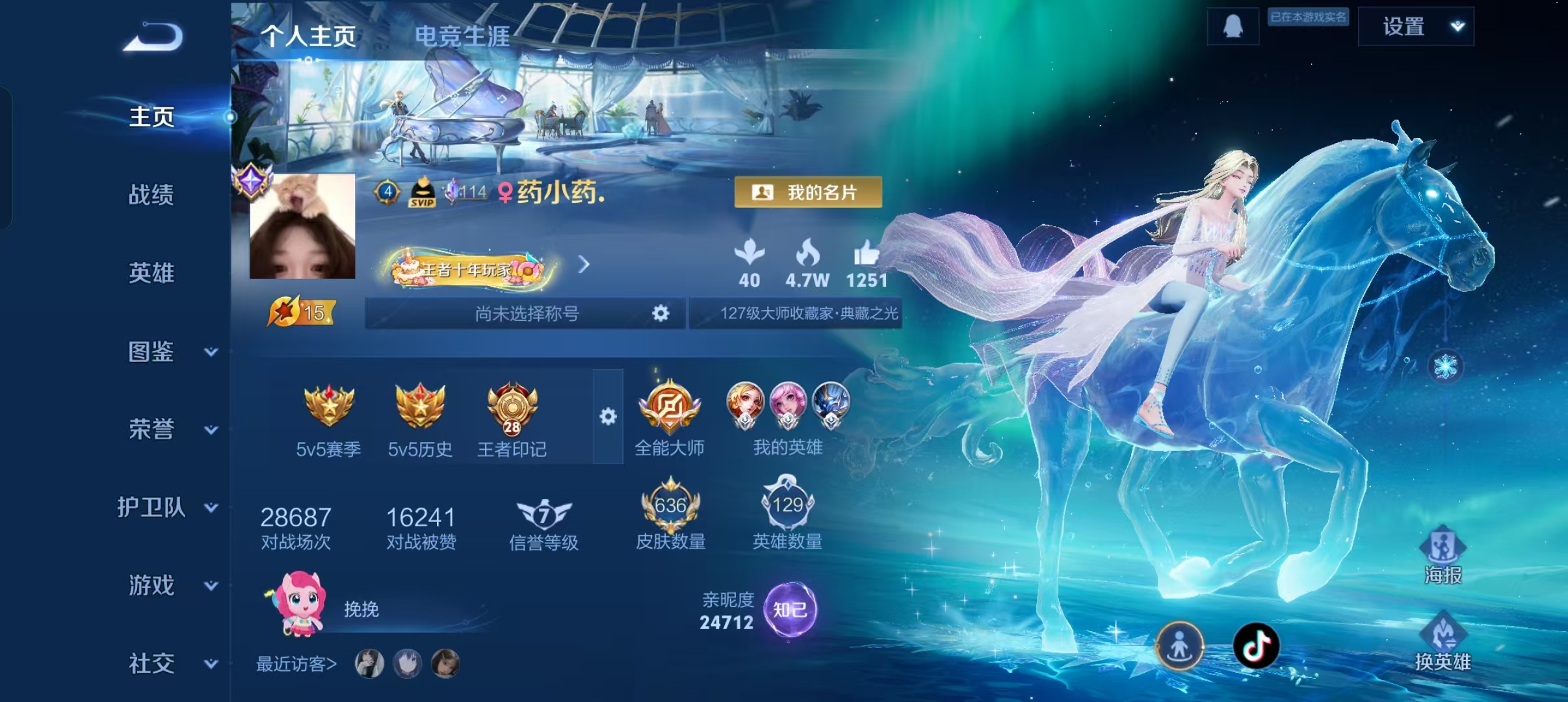Click the player avatar photo
This screenshot has width=1568, height=702.
click(303, 226)
